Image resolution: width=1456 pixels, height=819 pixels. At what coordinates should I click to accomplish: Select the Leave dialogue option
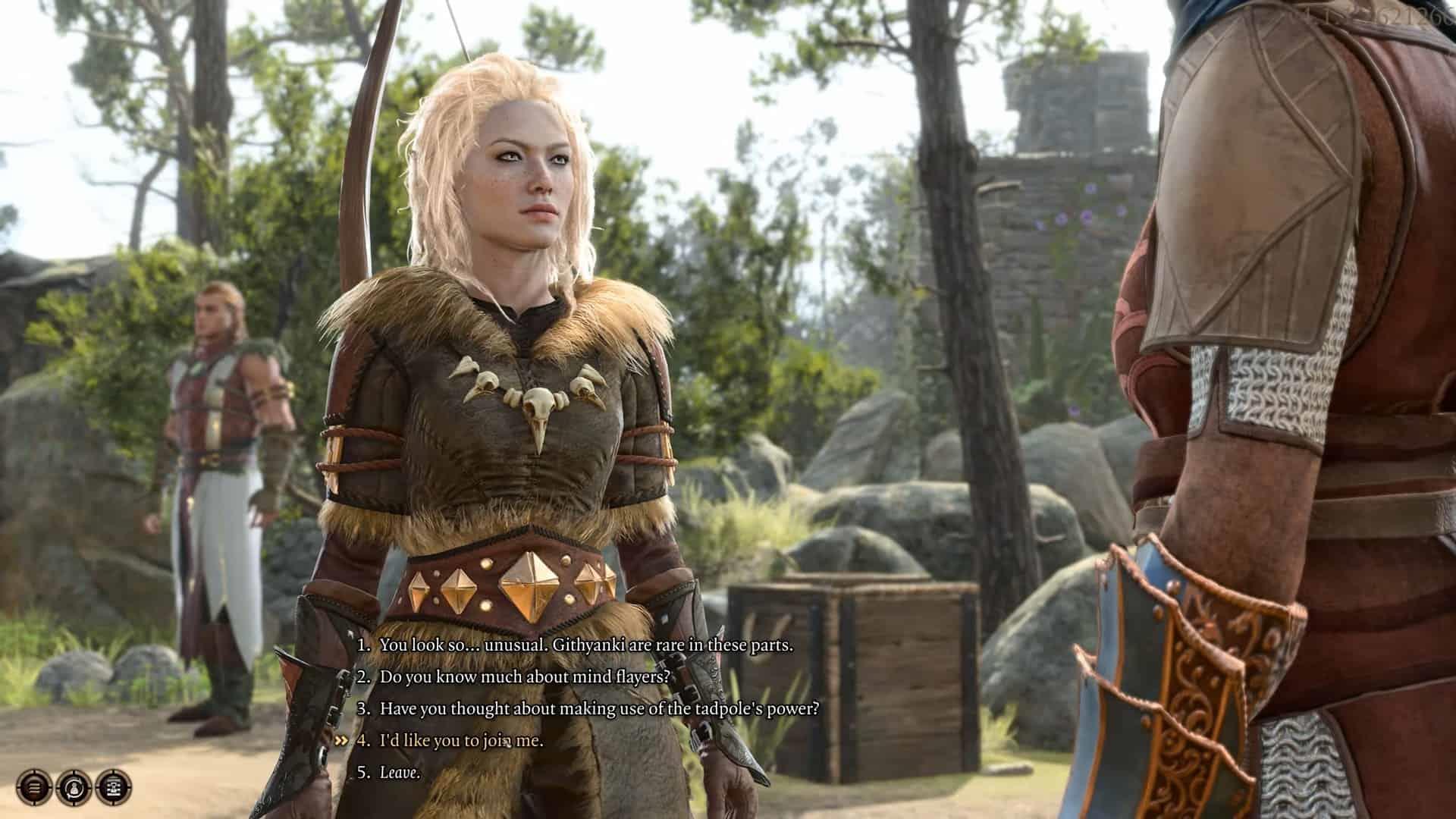pyautogui.click(x=400, y=773)
